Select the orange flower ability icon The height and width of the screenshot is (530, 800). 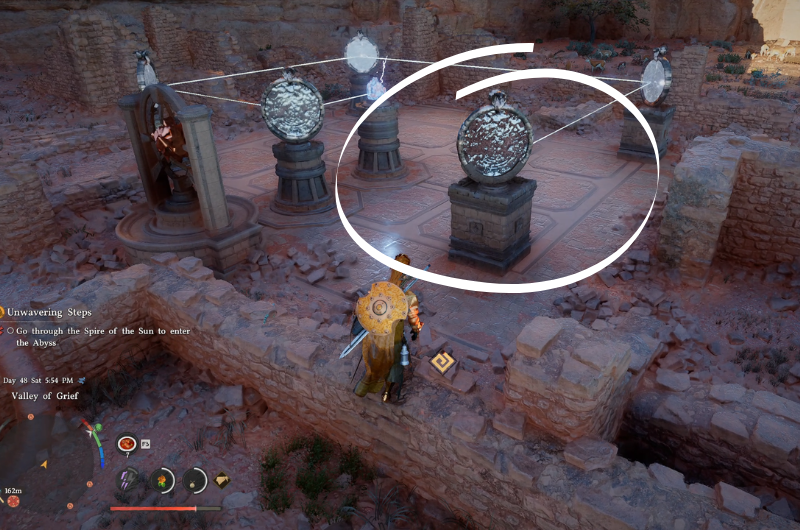pos(162,480)
